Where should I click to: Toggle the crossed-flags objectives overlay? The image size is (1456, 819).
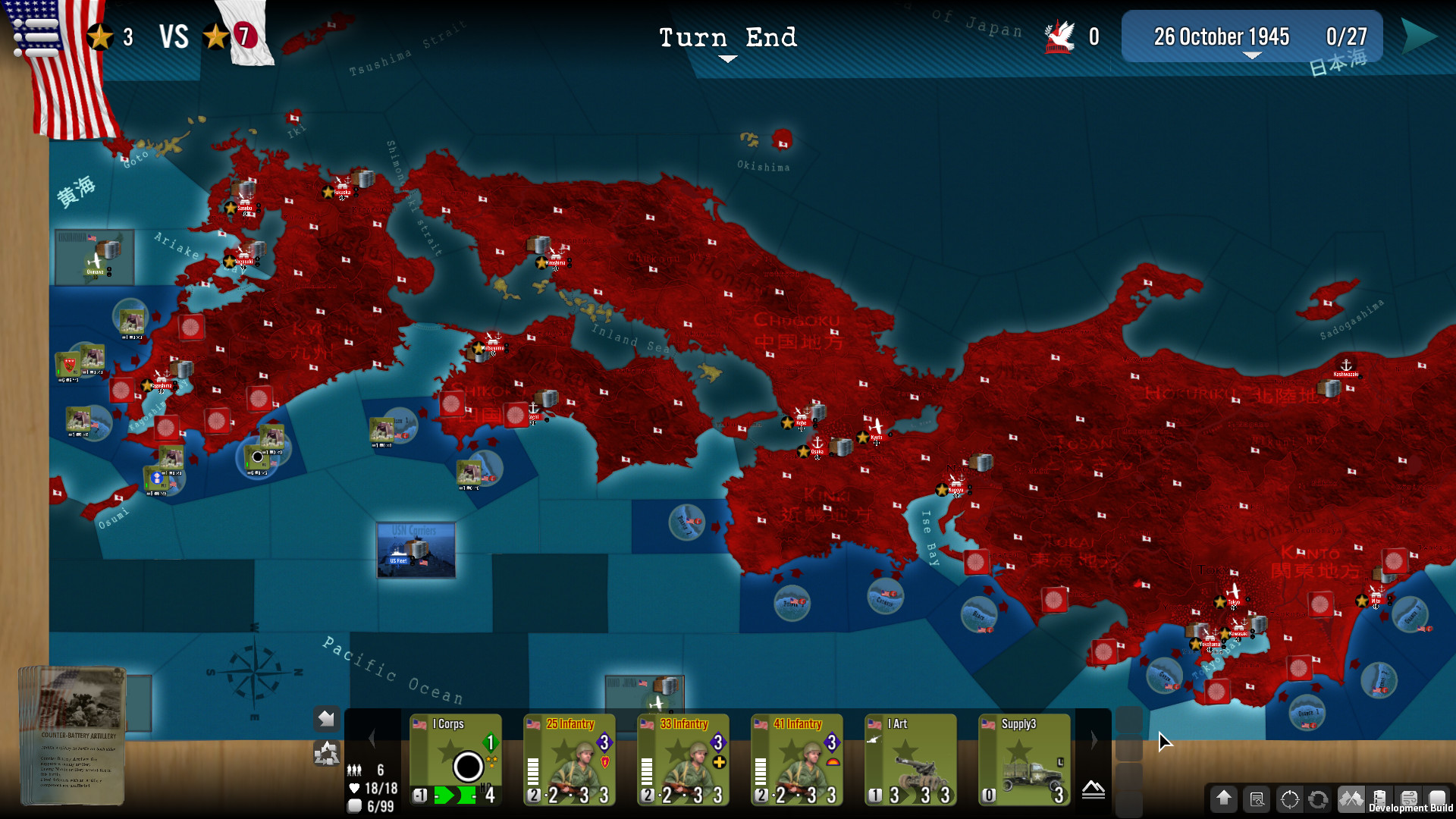pyautogui.click(x=1350, y=799)
